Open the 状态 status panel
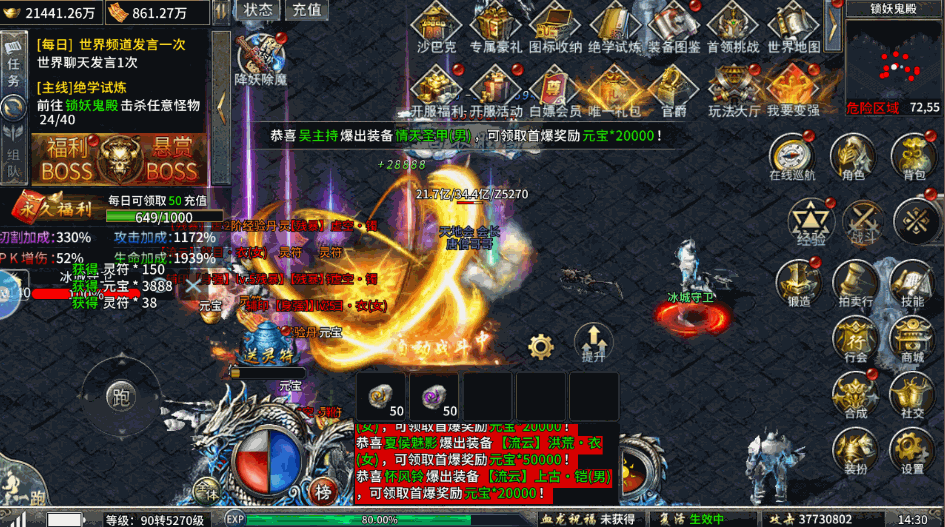 pos(258,10)
